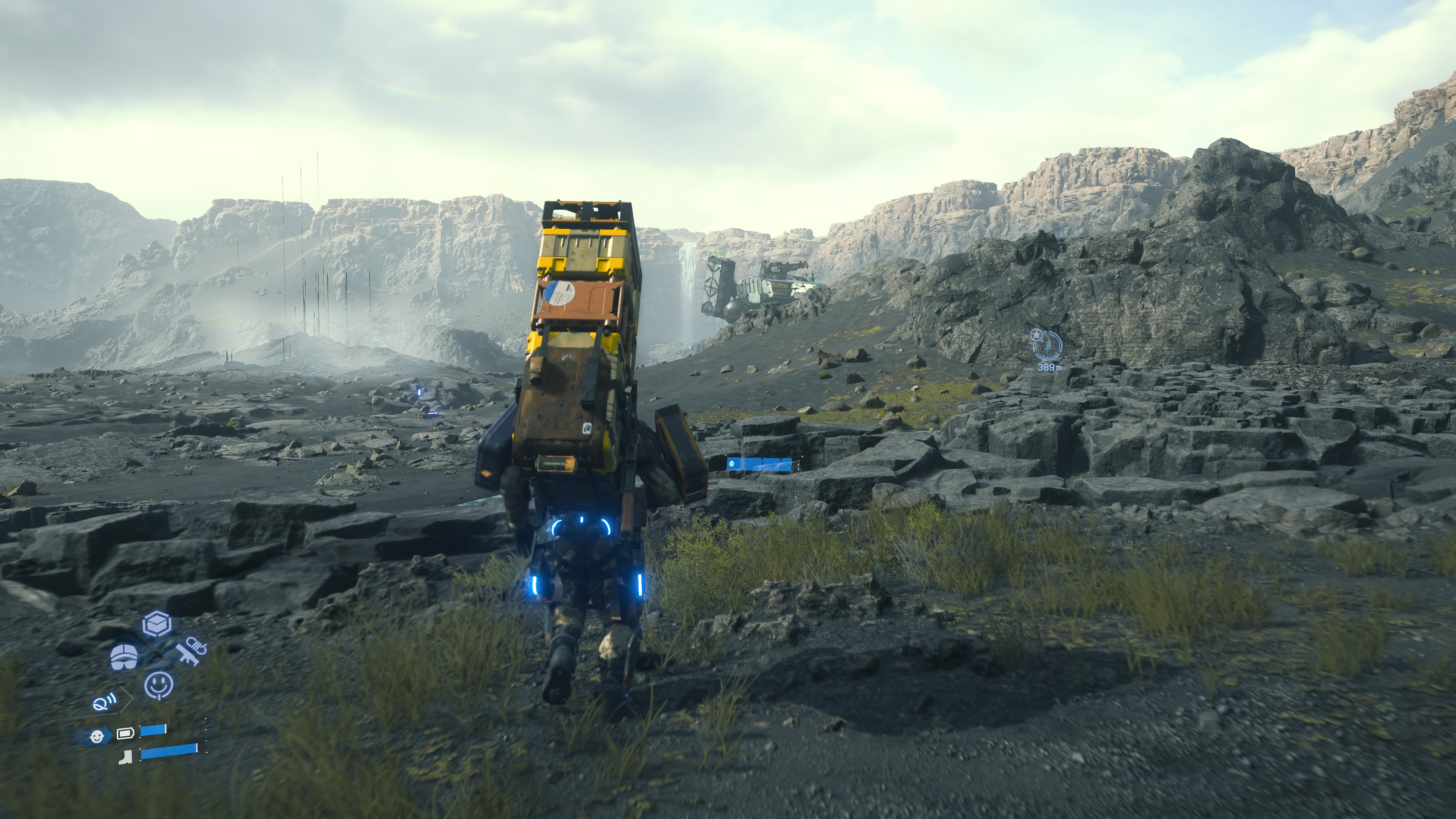This screenshot has width=1456, height=819.
Task: Choose the weapon and rope tools slot
Action: tap(190, 652)
